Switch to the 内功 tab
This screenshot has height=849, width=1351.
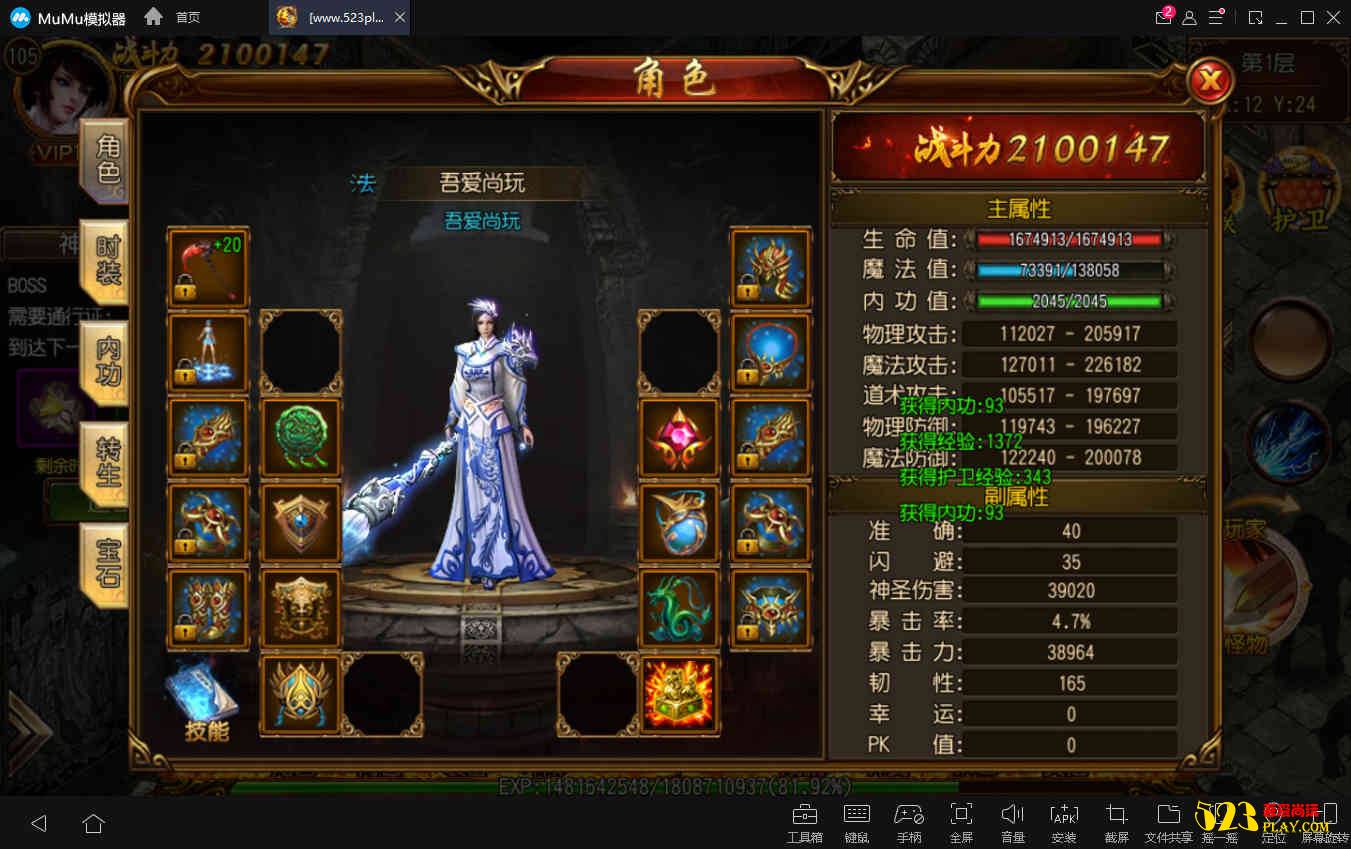coord(107,362)
